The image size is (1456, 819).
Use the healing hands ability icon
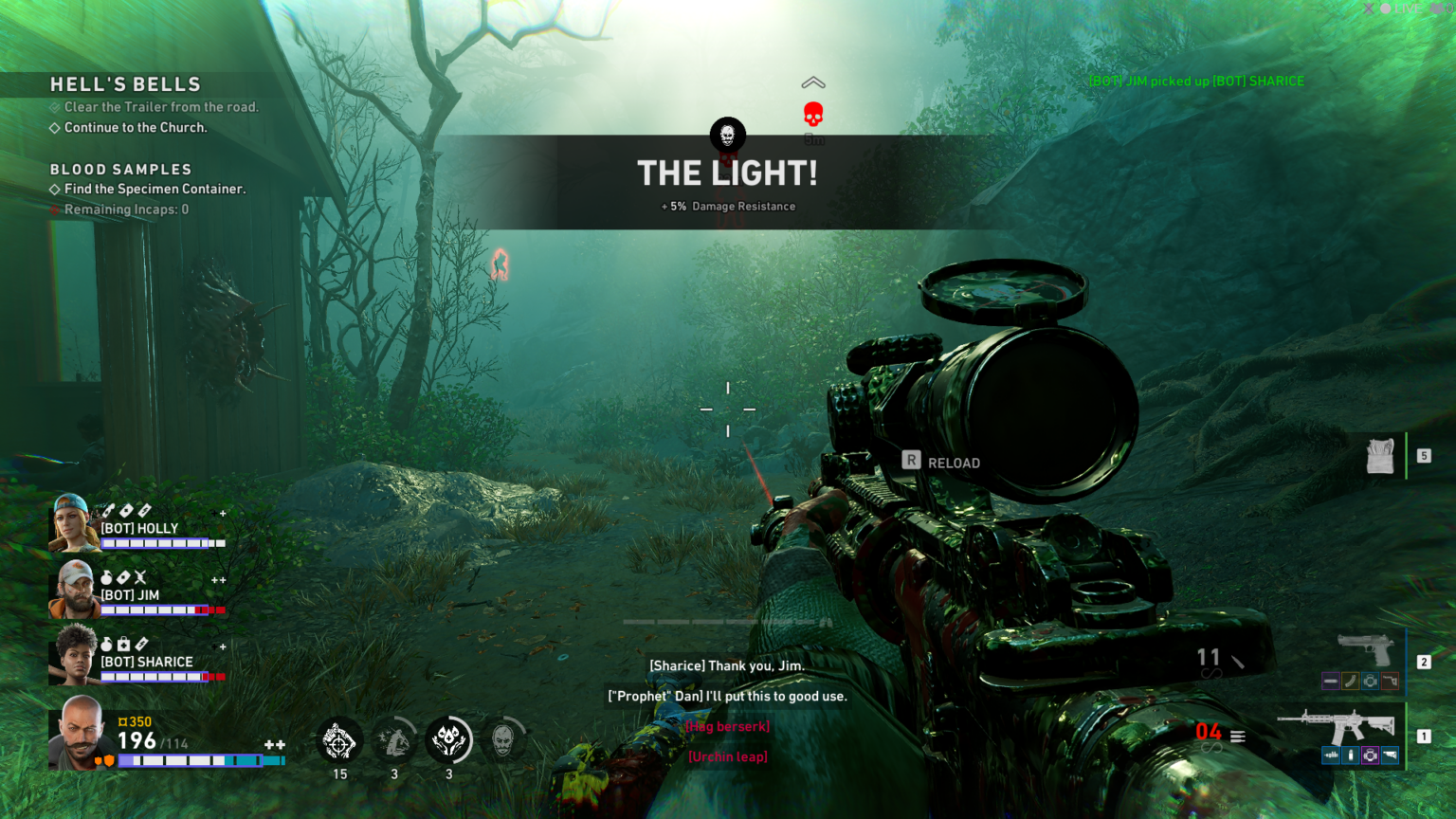[449, 740]
